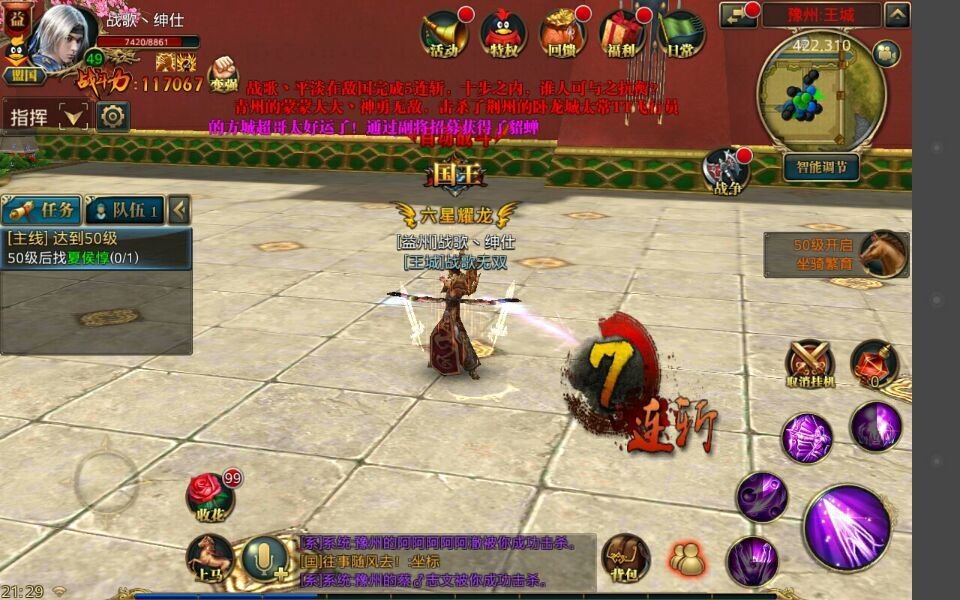Collect roses with the 收花 icon
The height and width of the screenshot is (600, 960).
click(x=210, y=496)
